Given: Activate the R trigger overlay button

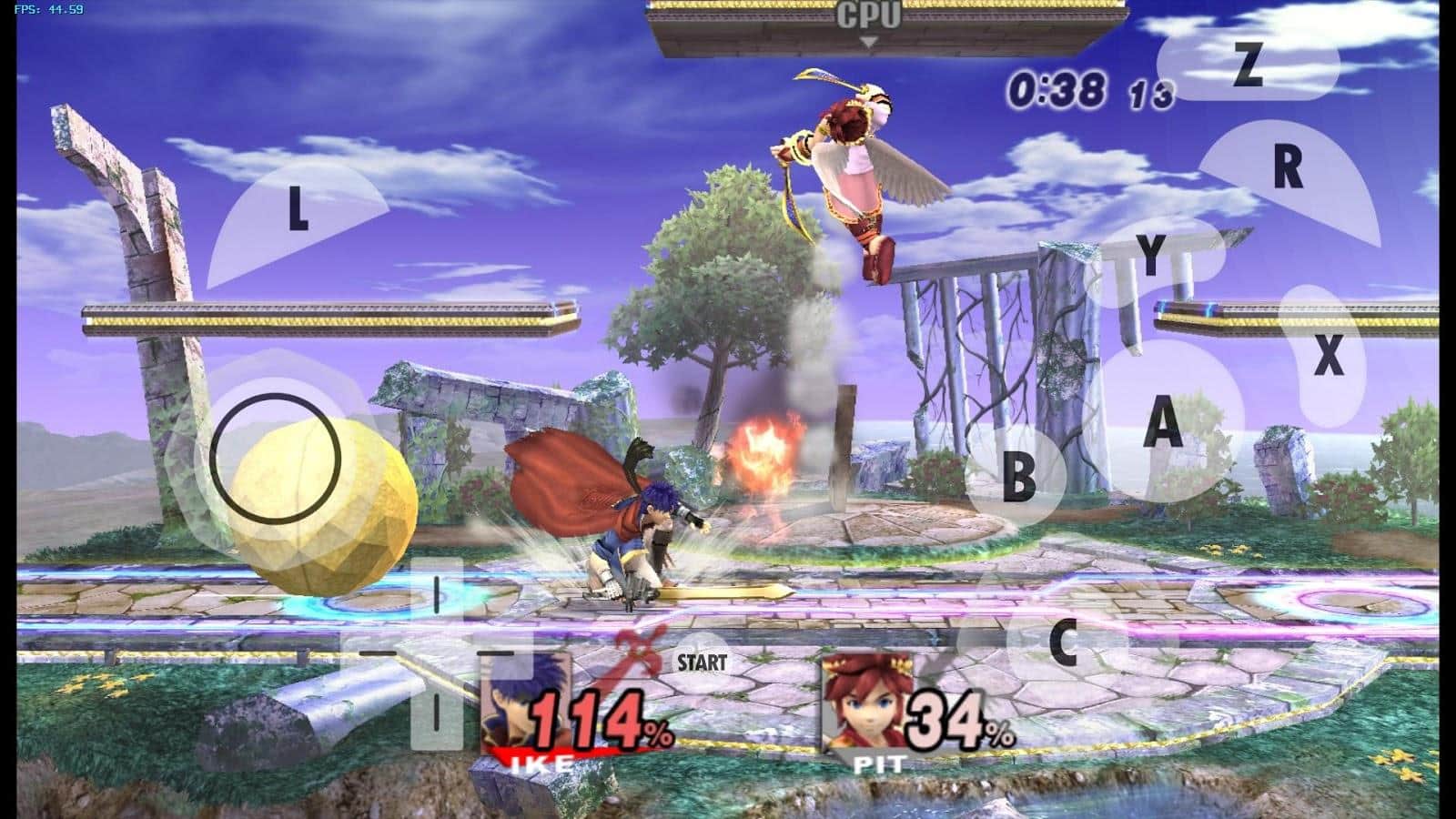Looking at the screenshot, I should (1287, 167).
